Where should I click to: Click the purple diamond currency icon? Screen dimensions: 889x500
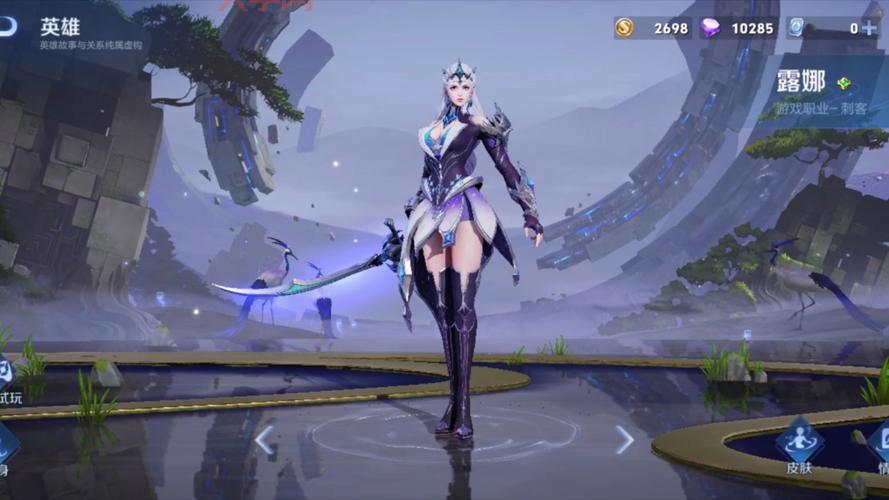[x=711, y=28]
